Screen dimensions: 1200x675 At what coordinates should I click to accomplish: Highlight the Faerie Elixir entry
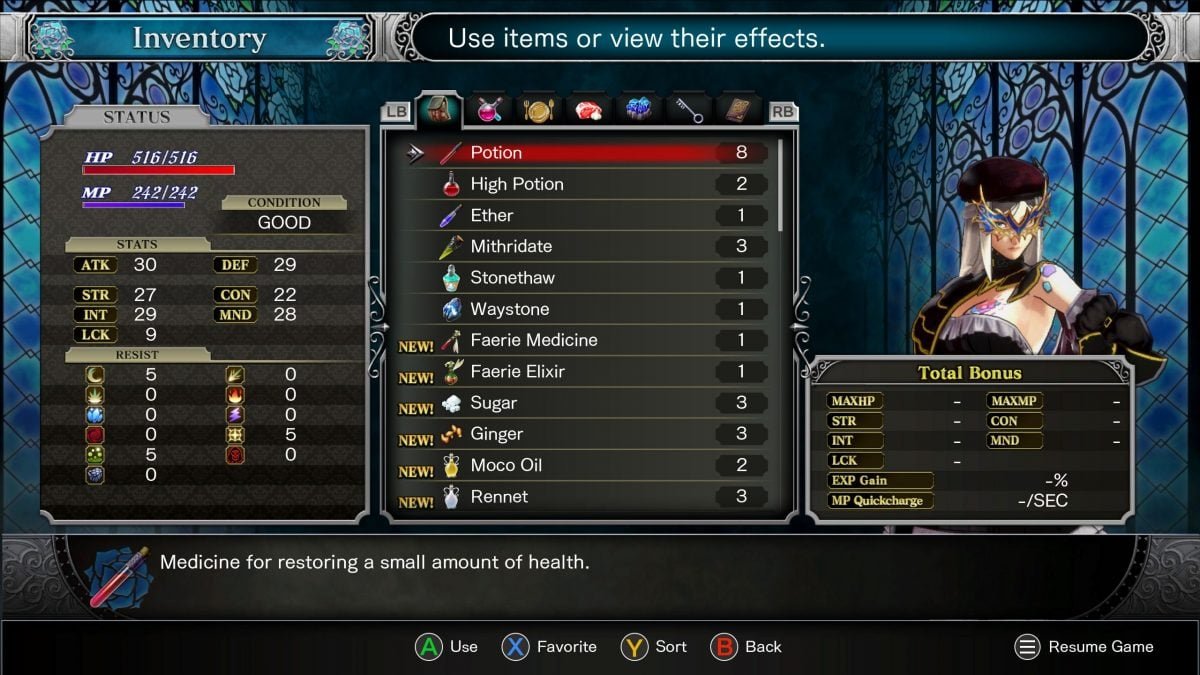tap(590, 371)
